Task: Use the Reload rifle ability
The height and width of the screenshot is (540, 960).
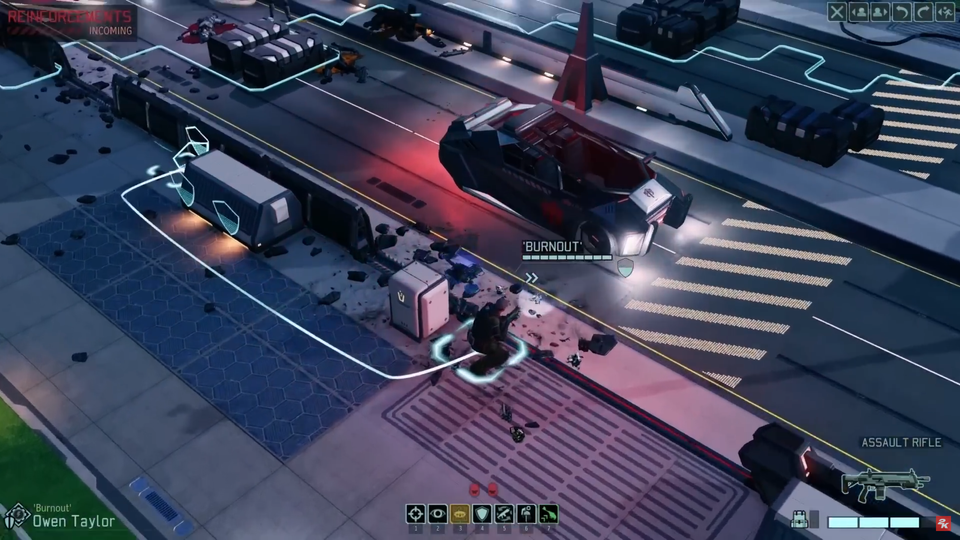Action: [x=503, y=513]
